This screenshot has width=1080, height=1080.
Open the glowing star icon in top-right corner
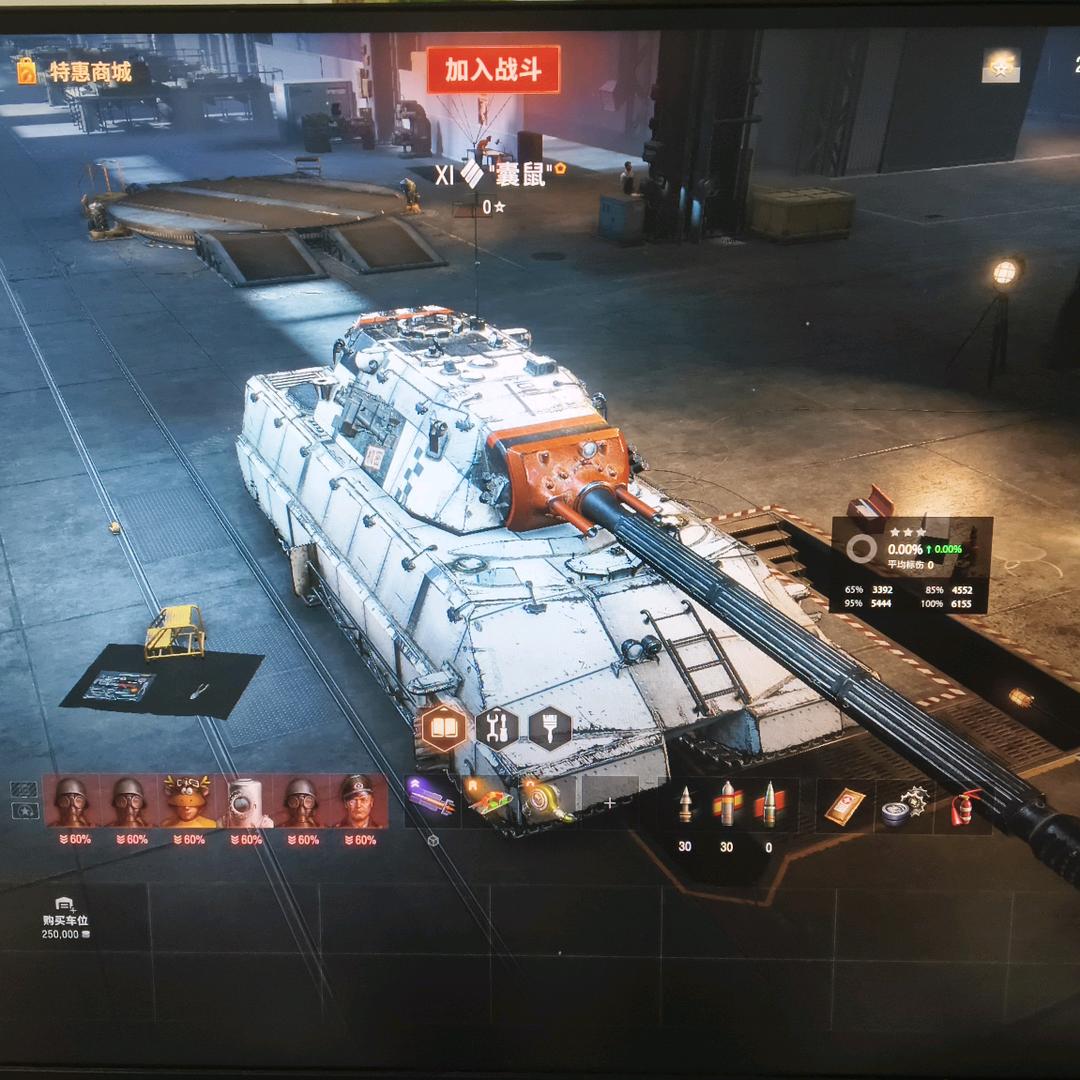tap(999, 66)
